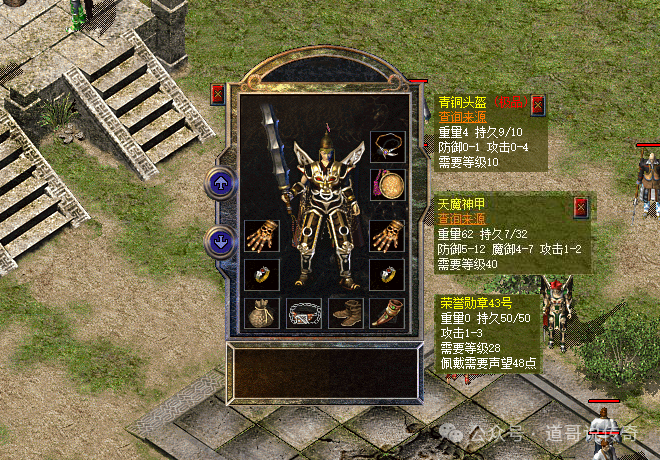This screenshot has height=460, width=660.
Task: Select the left-side glove slot
Action: (x=261, y=235)
